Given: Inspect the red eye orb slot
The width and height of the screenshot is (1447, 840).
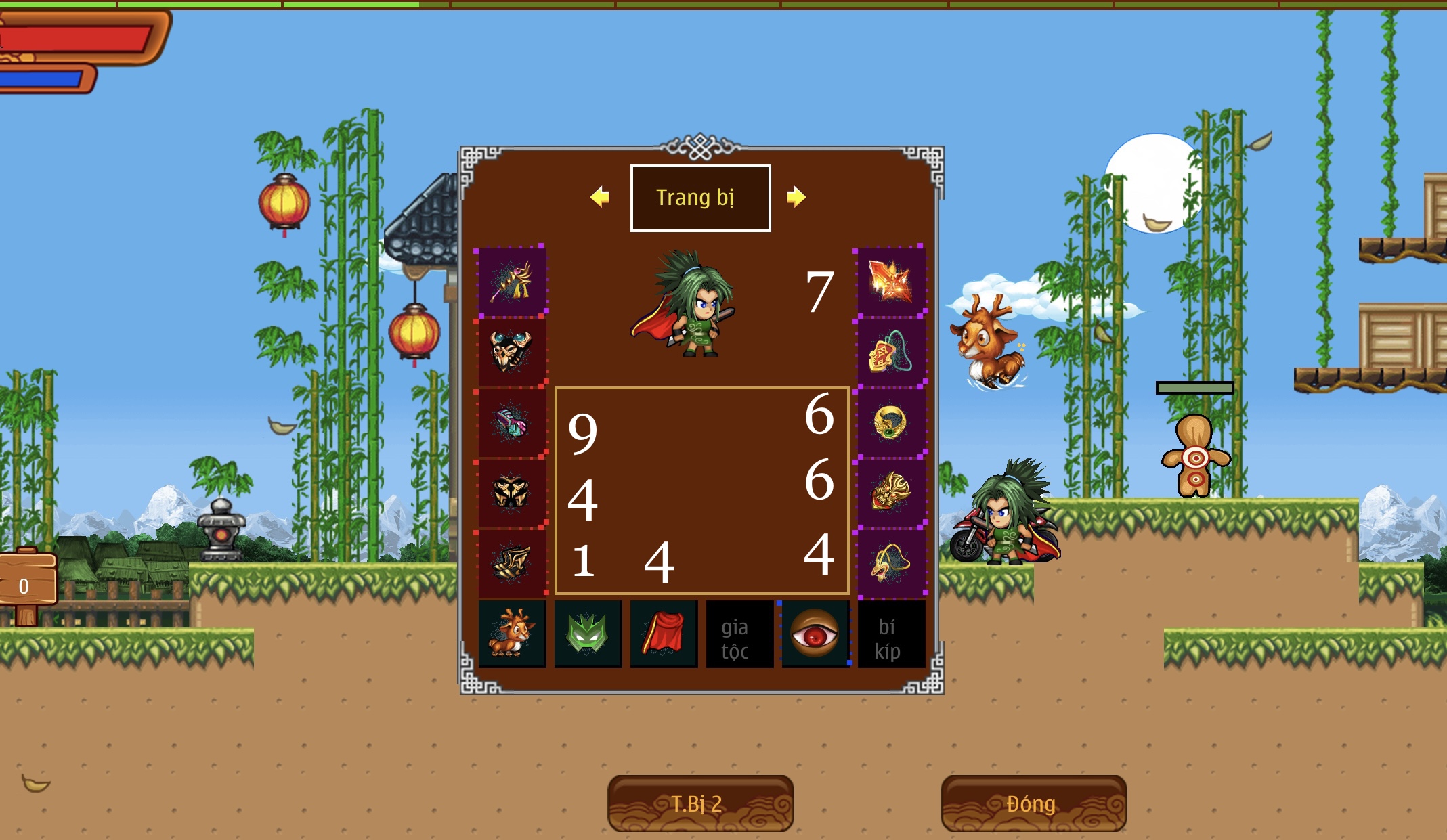Looking at the screenshot, I should pos(815,634).
